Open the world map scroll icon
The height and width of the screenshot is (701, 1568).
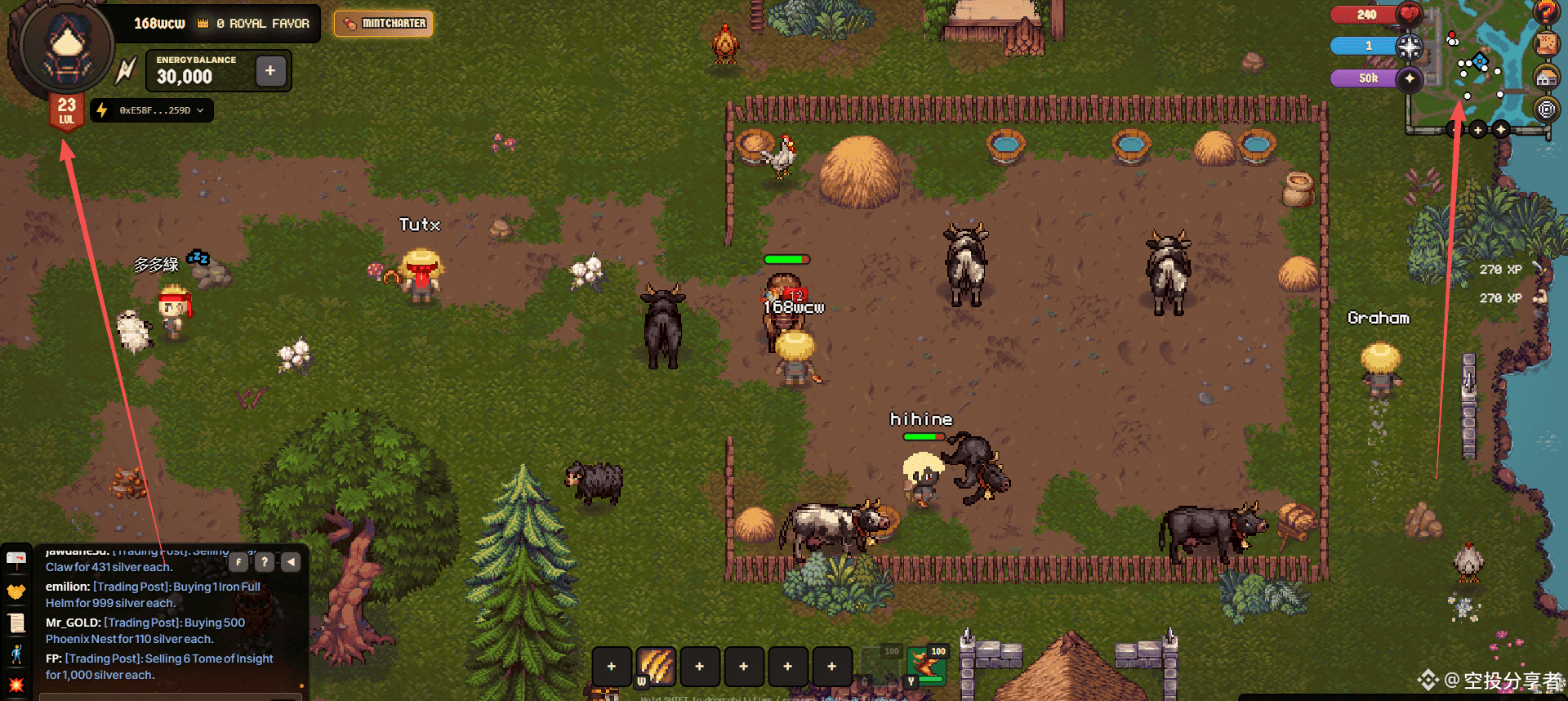click(x=1546, y=44)
